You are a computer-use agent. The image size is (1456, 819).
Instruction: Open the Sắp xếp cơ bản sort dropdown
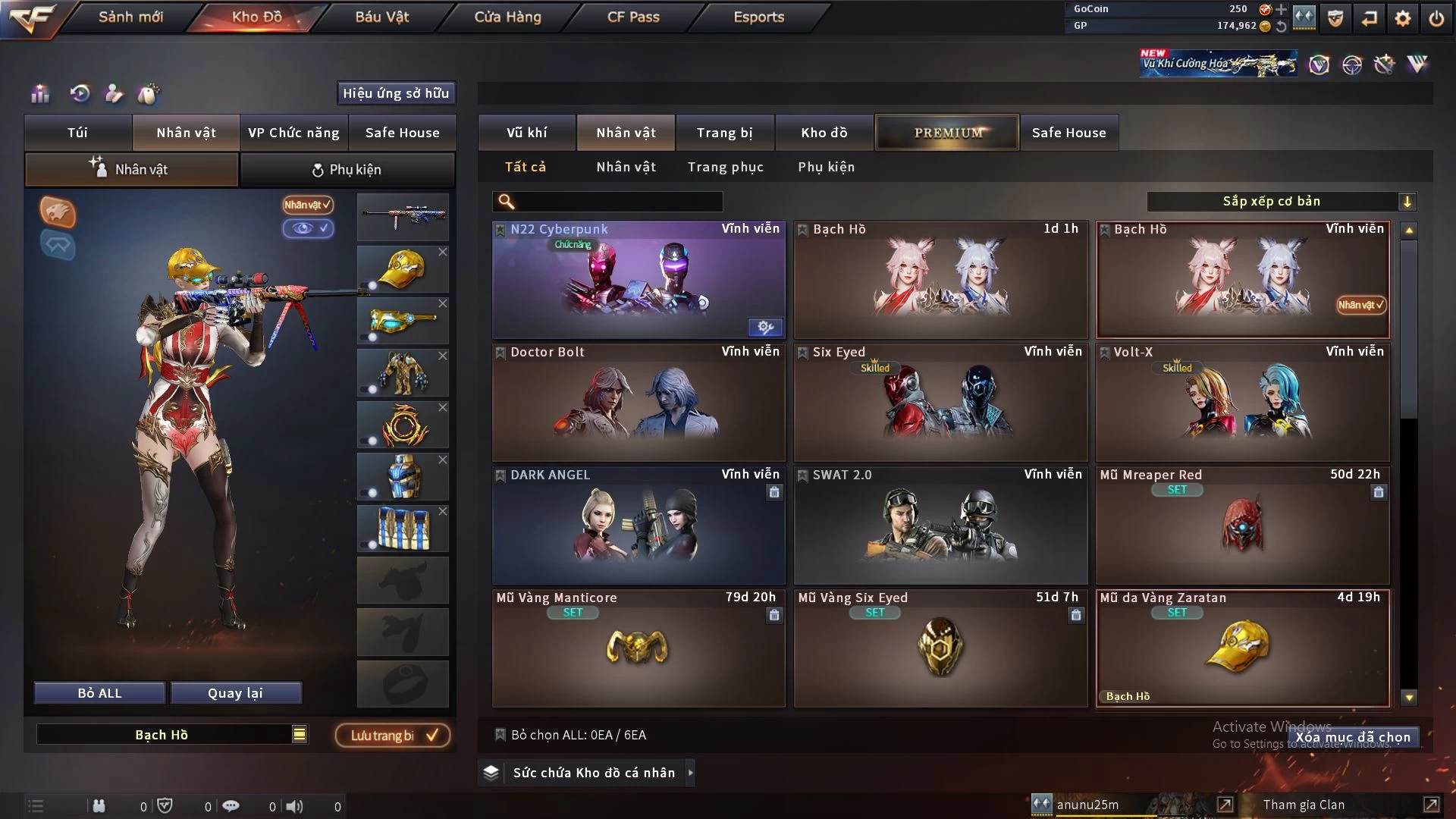[x=1281, y=201]
